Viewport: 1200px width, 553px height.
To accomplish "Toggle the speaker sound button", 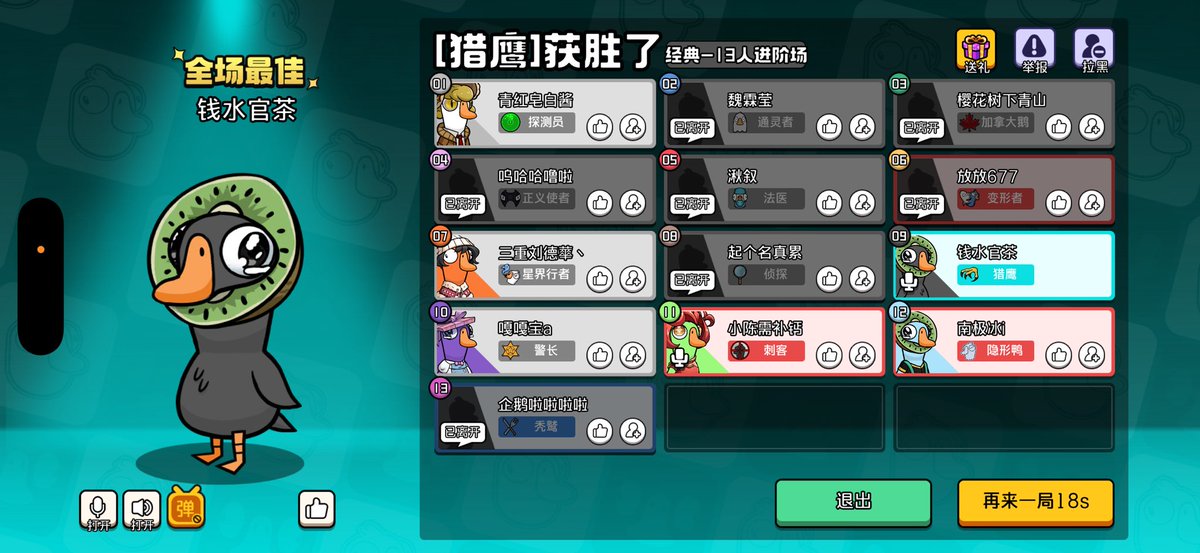I will tap(142, 509).
